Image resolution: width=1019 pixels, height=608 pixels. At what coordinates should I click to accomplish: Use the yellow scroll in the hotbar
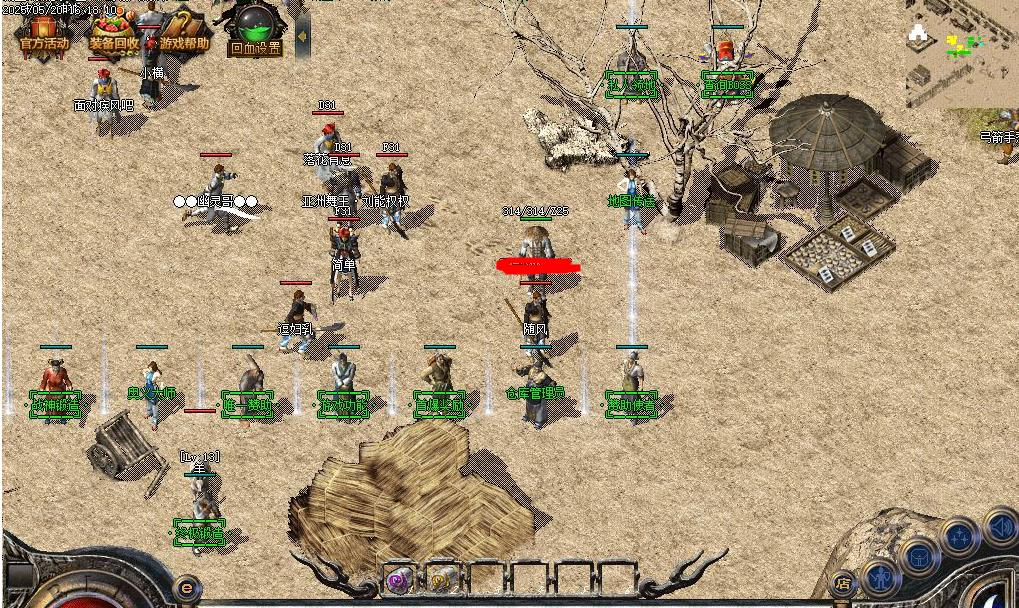(x=443, y=578)
